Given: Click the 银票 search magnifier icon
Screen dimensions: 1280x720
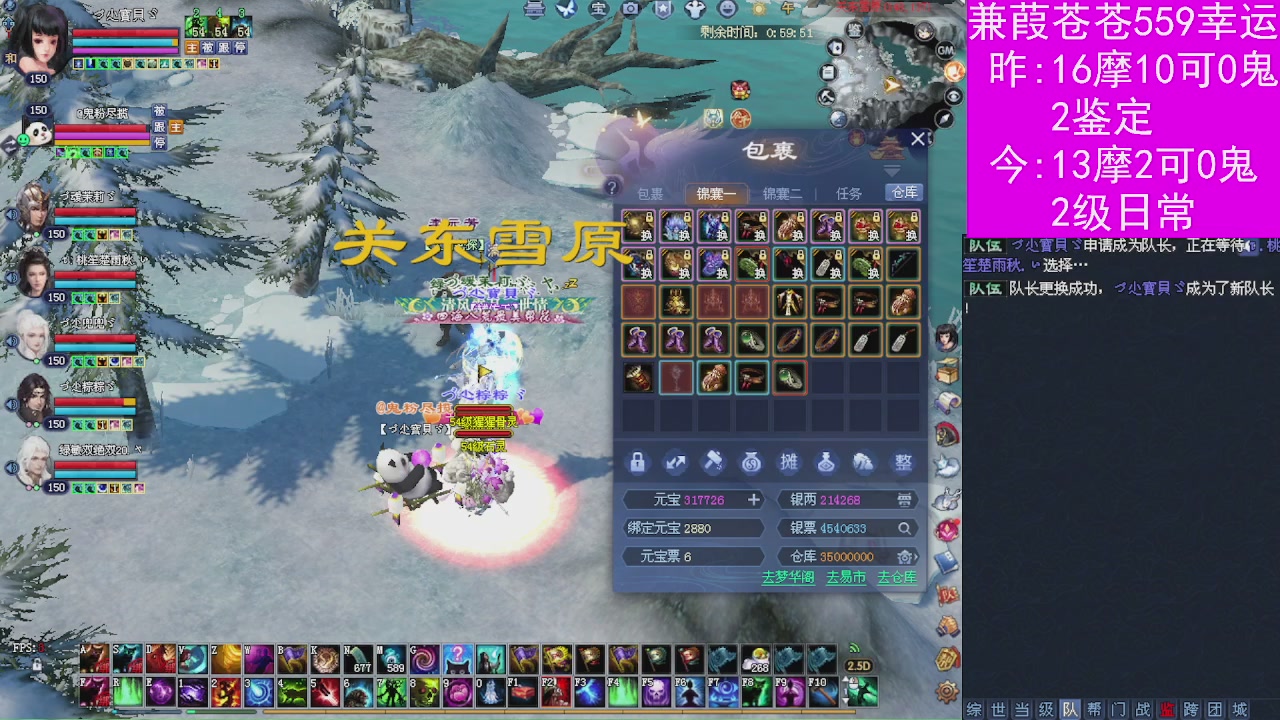Looking at the screenshot, I should (x=906, y=528).
